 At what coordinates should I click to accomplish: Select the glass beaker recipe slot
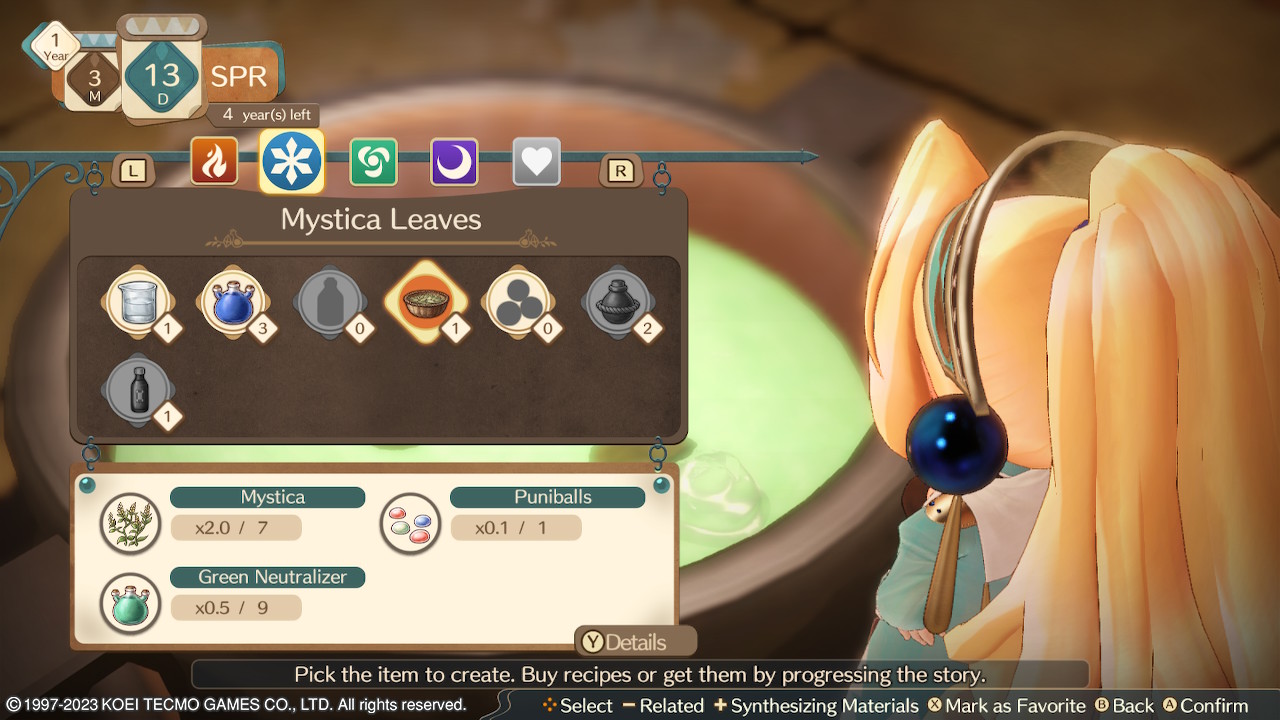point(139,302)
